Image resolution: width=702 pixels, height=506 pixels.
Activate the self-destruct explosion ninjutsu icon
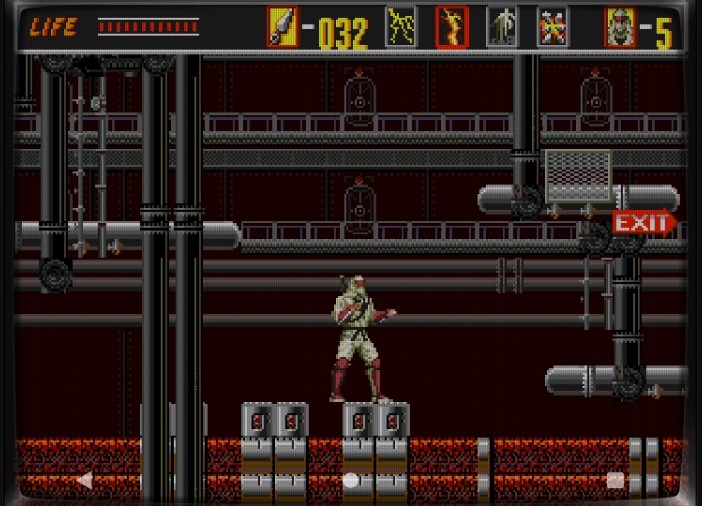[552, 27]
